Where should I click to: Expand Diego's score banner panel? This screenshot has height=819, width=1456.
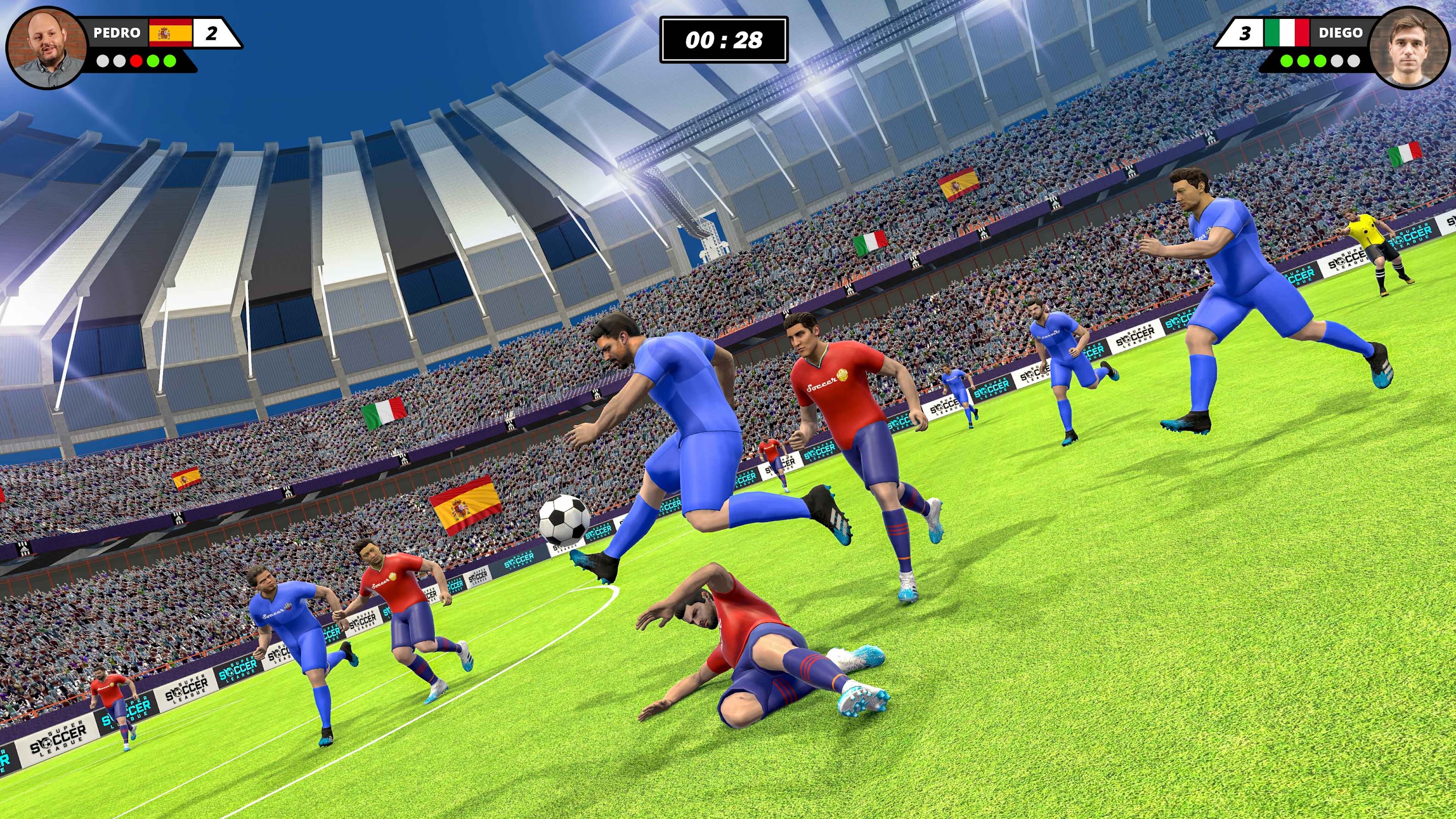[x=1300, y=33]
